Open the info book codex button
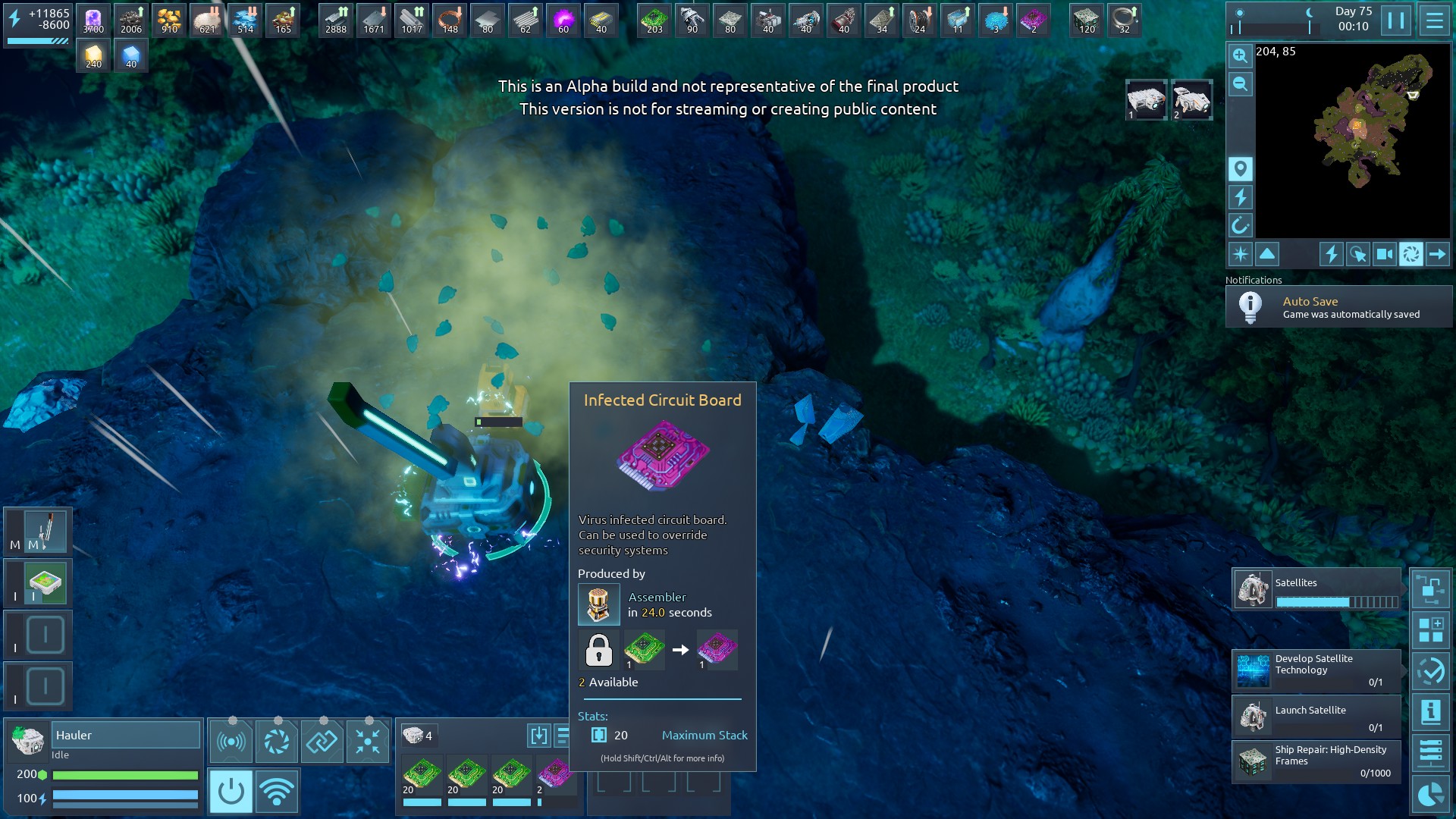 (1430, 711)
